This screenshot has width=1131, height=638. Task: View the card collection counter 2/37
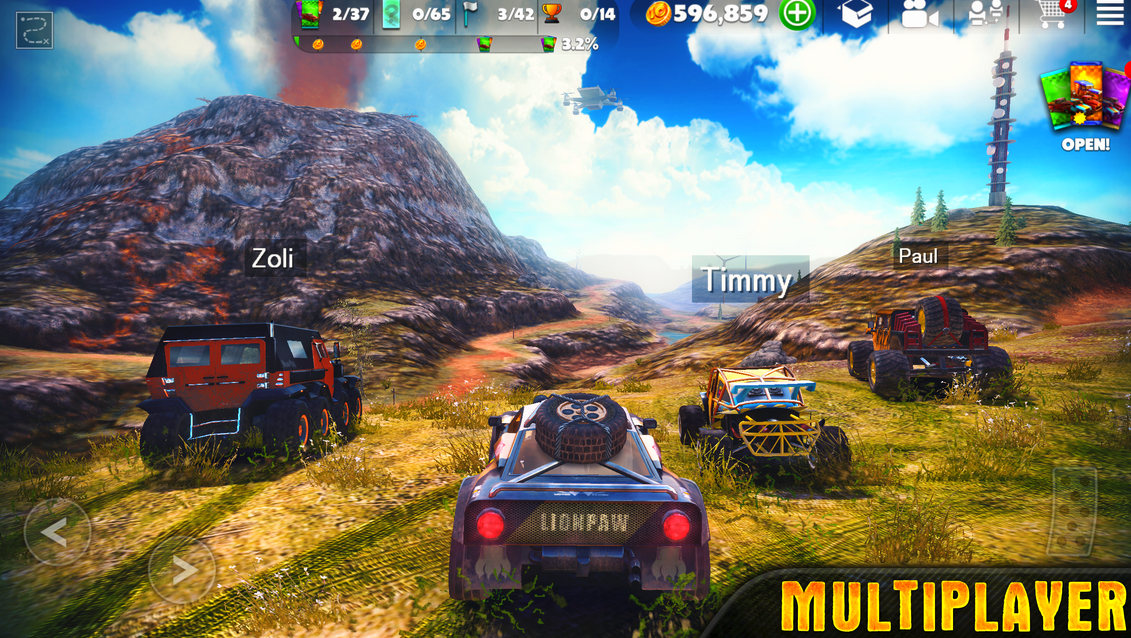pos(336,14)
